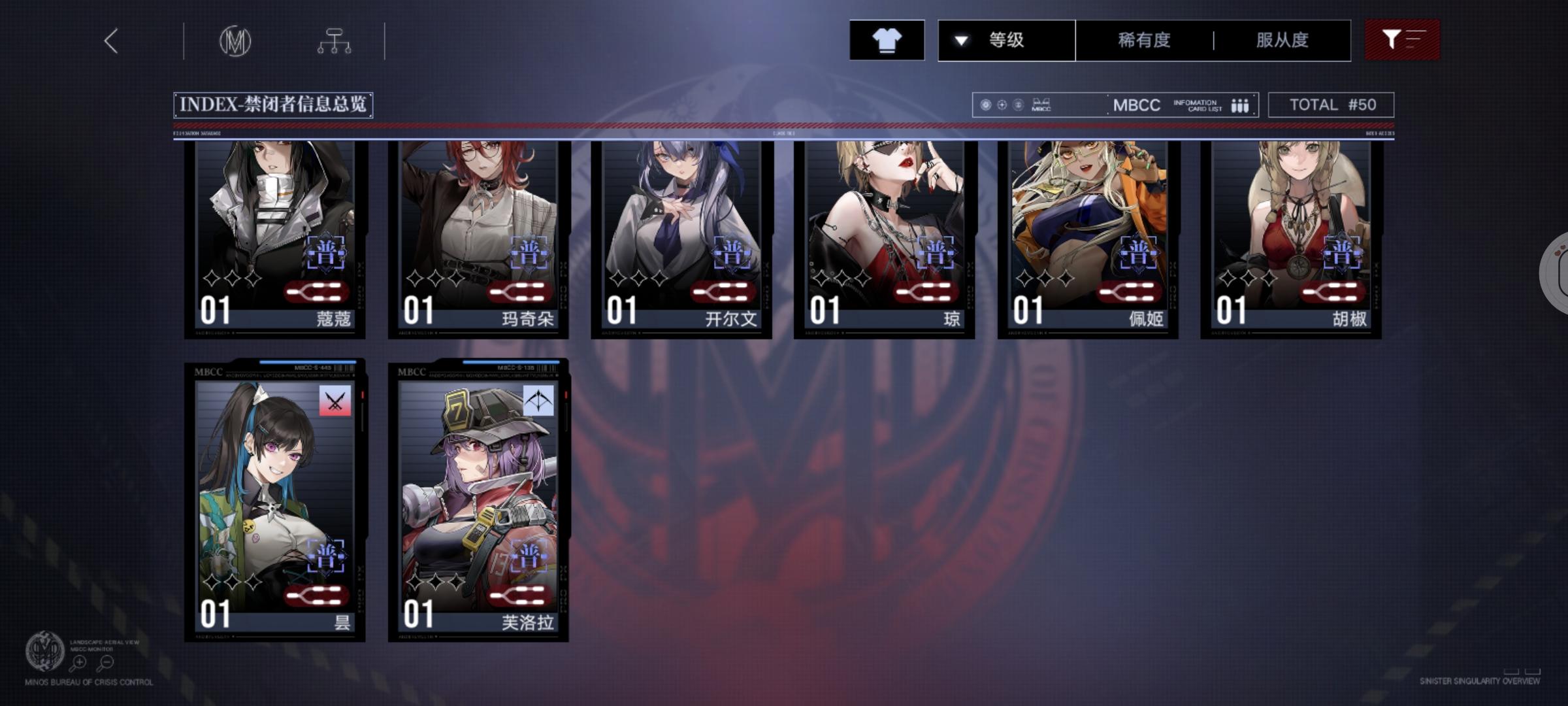Open the red filter icon at top right
Screen dimensions: 1568x706
pos(1402,40)
